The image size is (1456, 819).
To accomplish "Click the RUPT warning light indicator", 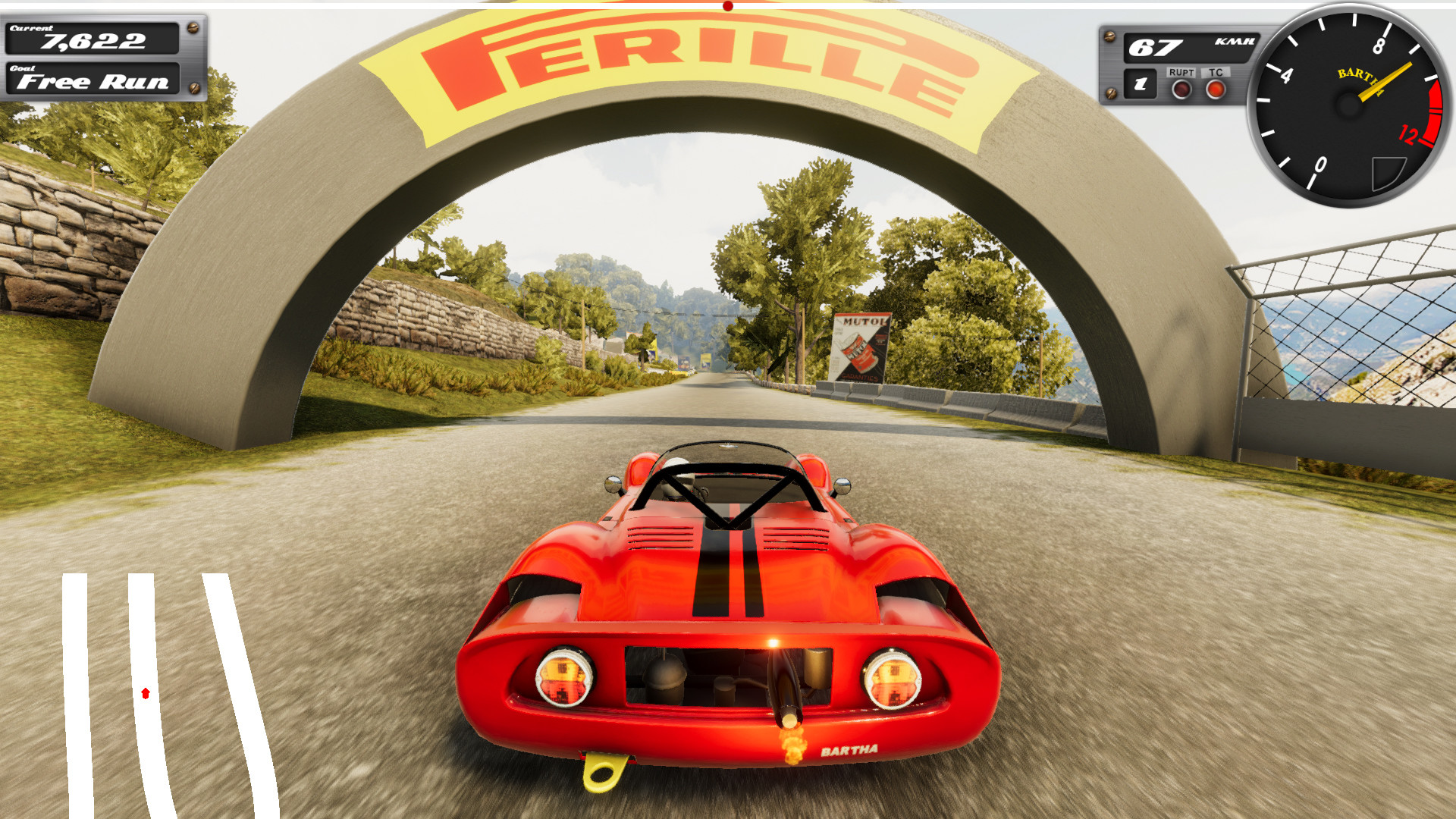I will point(1181,89).
